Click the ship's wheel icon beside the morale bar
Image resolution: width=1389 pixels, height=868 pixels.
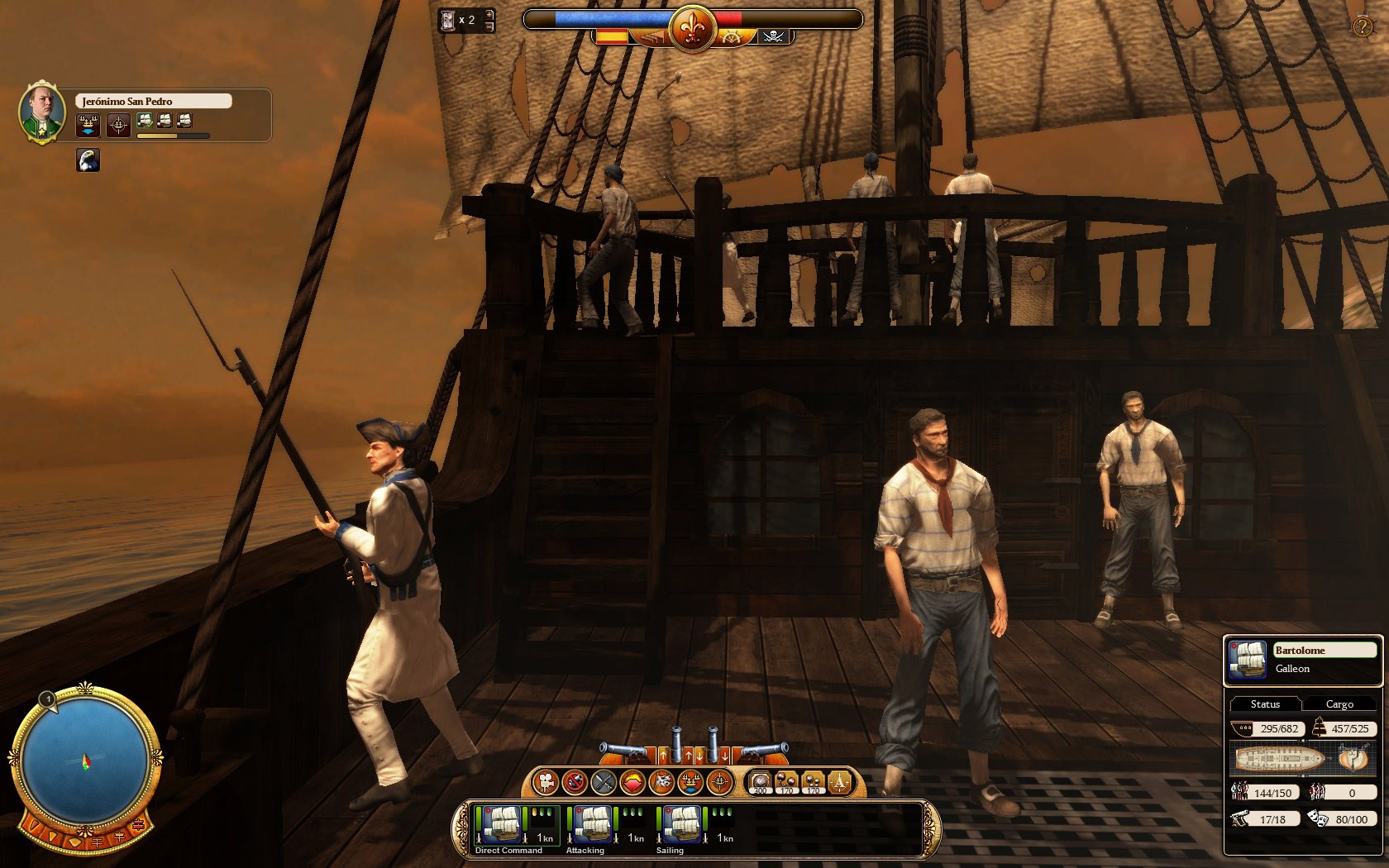coord(731,37)
